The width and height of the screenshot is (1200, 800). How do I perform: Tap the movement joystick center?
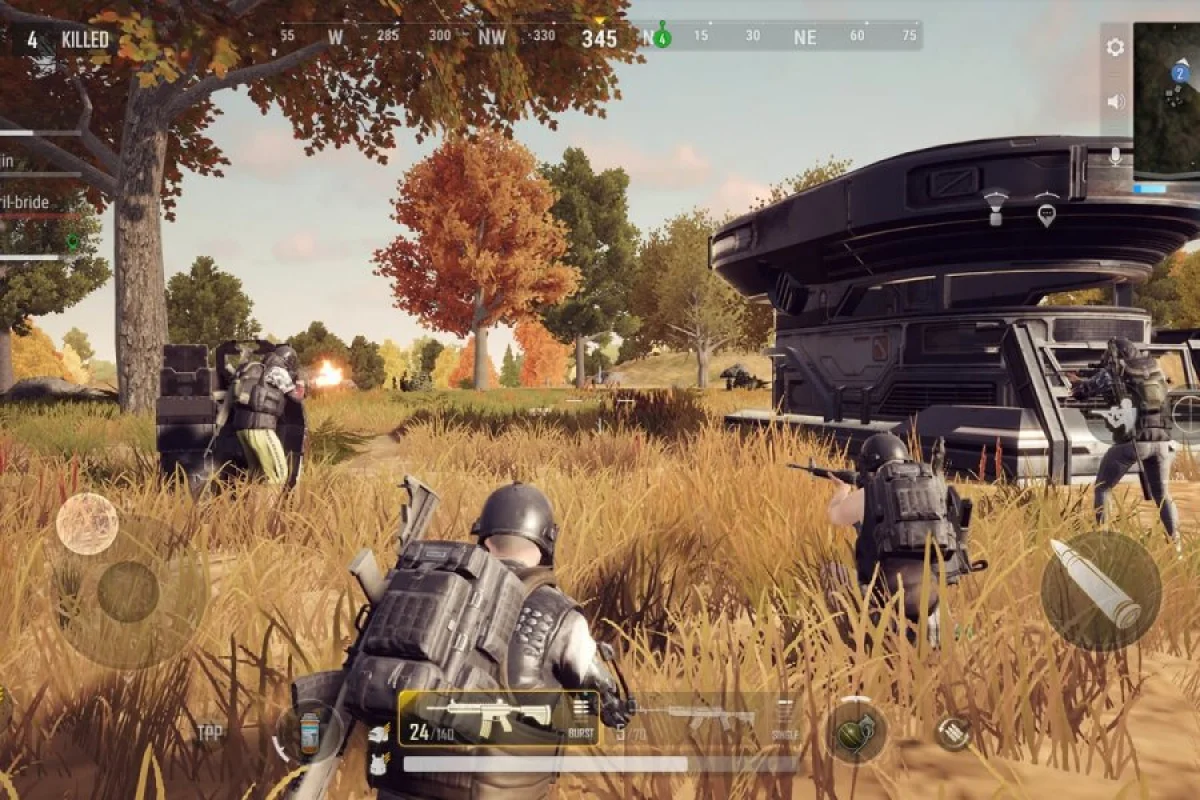(128, 591)
